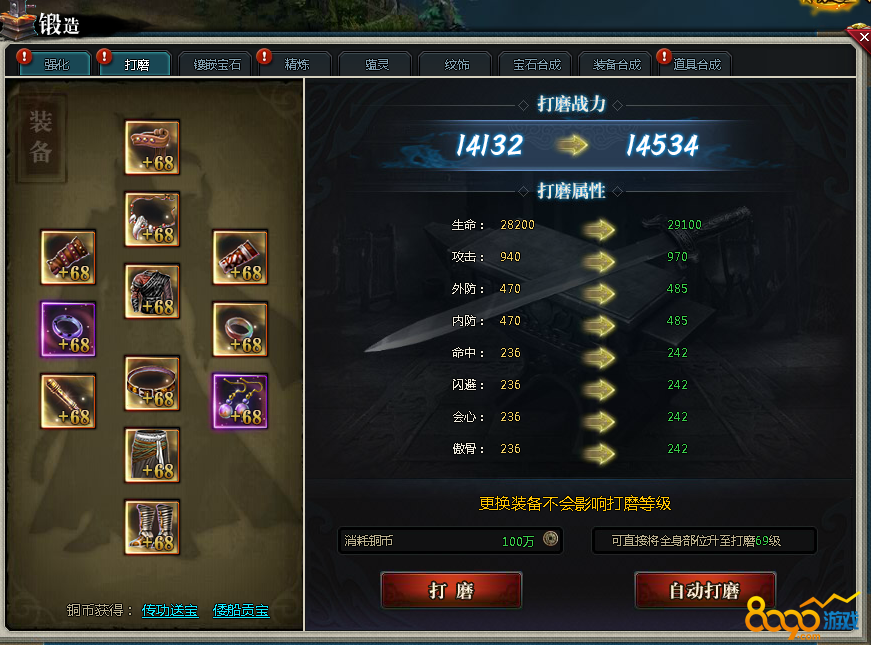Open the 传功送宝 link
Image resolution: width=871 pixels, height=645 pixels.
tap(169, 610)
